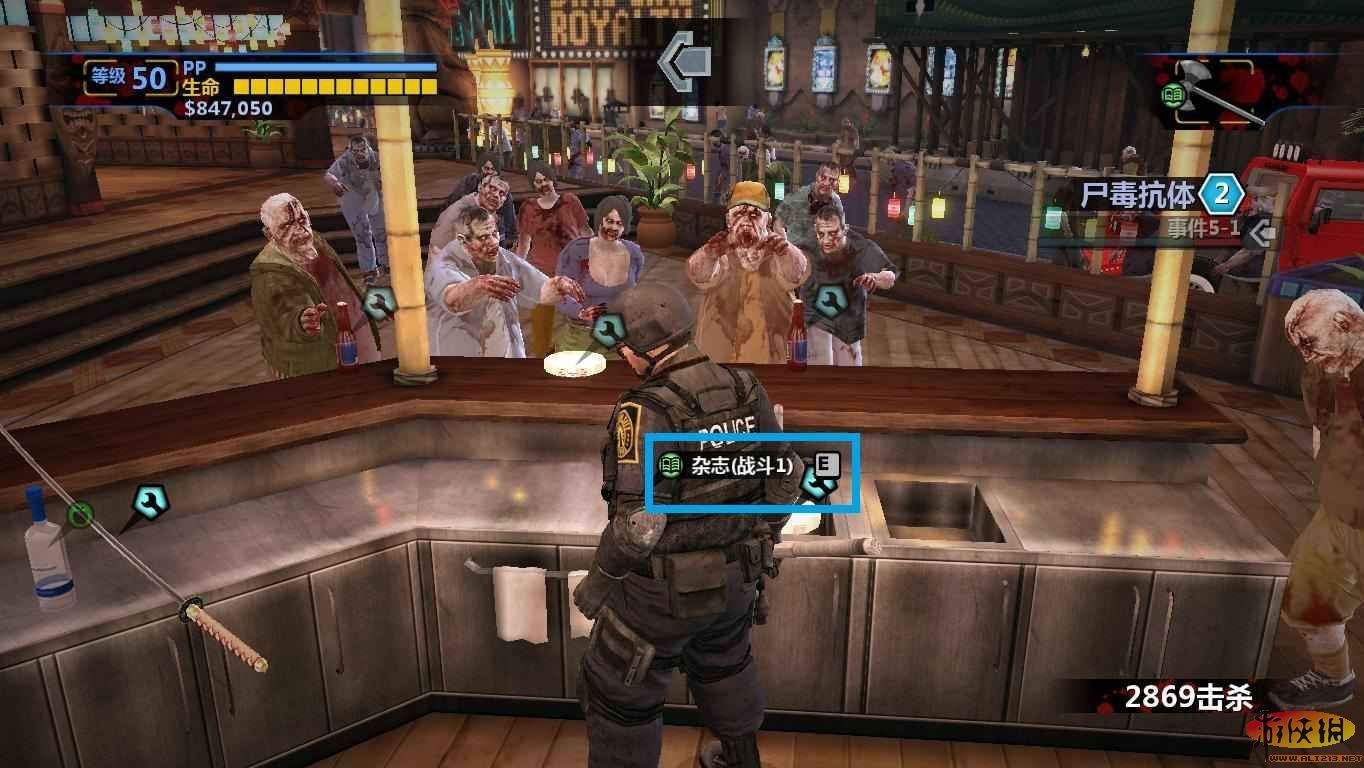Click the grey objective direction arrow
Viewport: 1364px width, 768px height.
(x=685, y=62)
